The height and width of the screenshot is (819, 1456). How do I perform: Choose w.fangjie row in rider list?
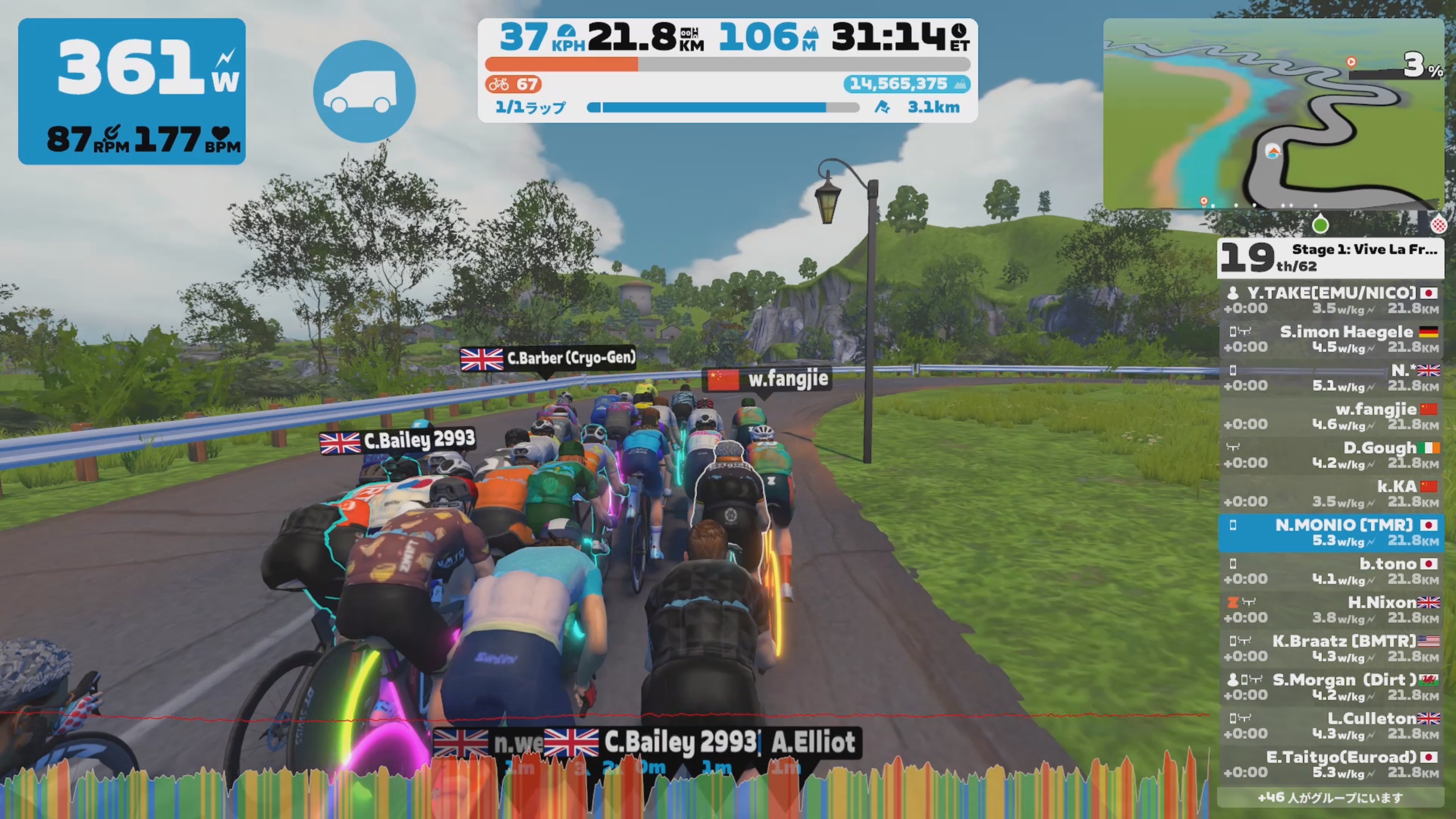pyautogui.click(x=1330, y=417)
